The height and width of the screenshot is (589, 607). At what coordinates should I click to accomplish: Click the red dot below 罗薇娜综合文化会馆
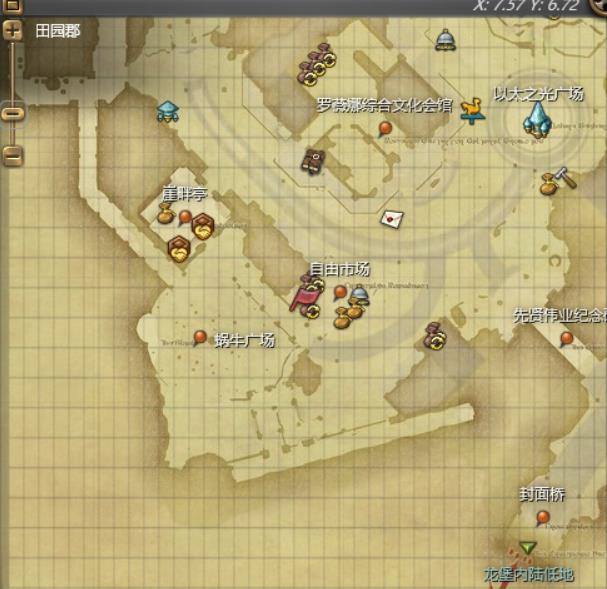(x=385, y=128)
